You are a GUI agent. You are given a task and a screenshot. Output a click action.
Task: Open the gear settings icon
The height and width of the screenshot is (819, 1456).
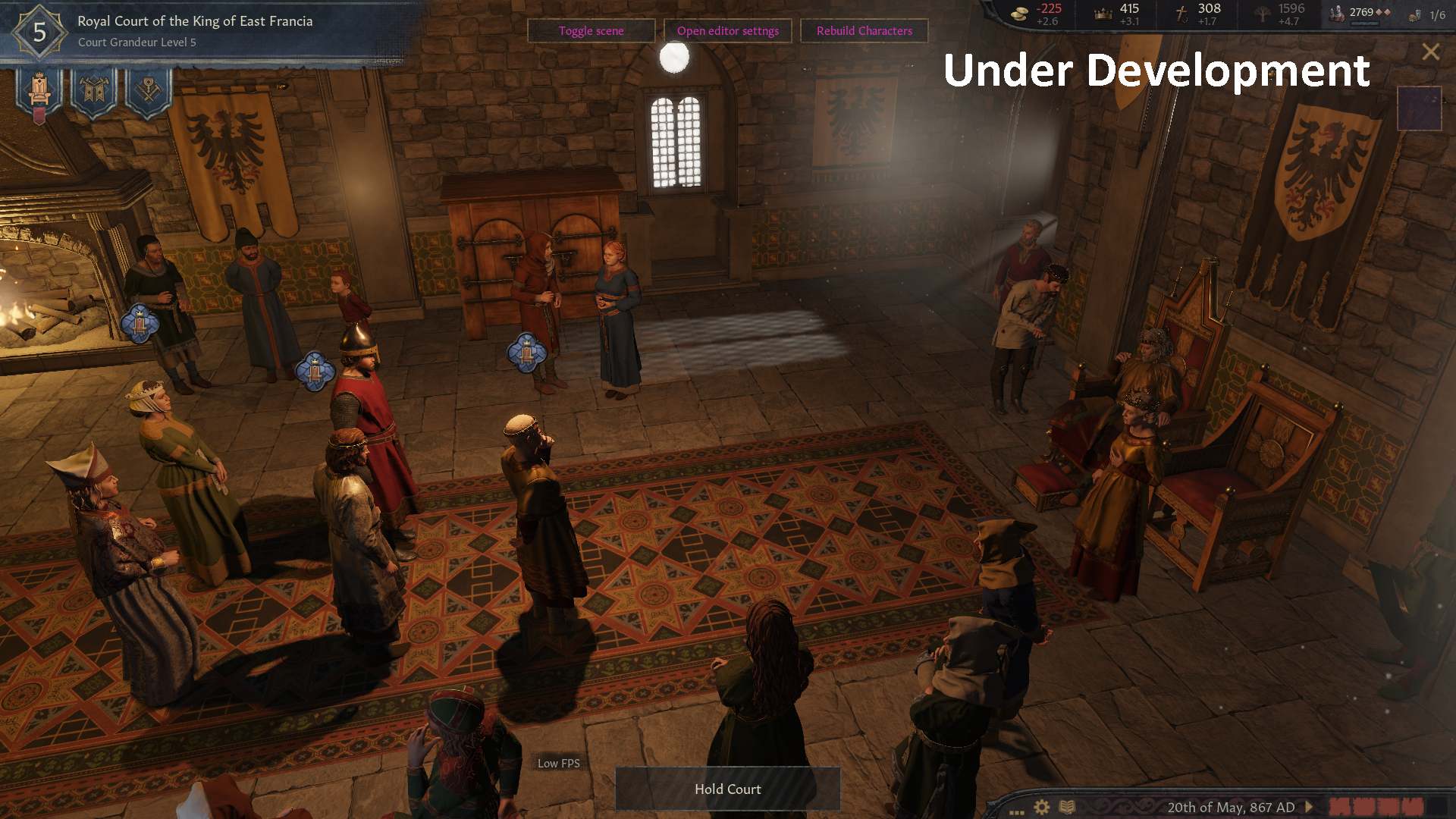[1042, 807]
